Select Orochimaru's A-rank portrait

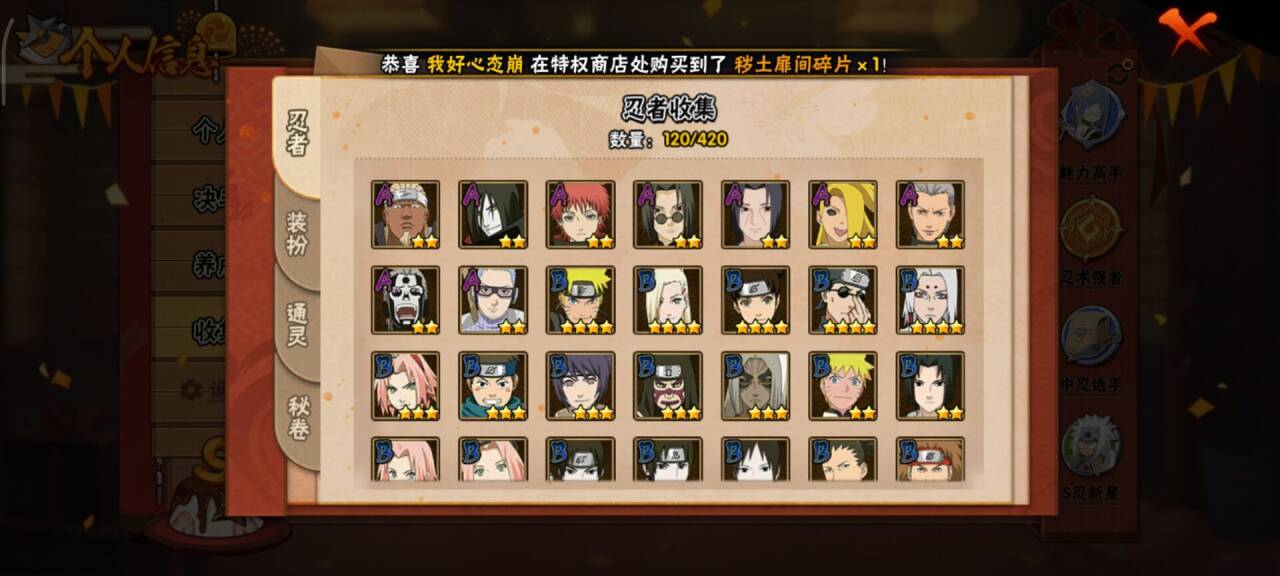click(x=493, y=214)
